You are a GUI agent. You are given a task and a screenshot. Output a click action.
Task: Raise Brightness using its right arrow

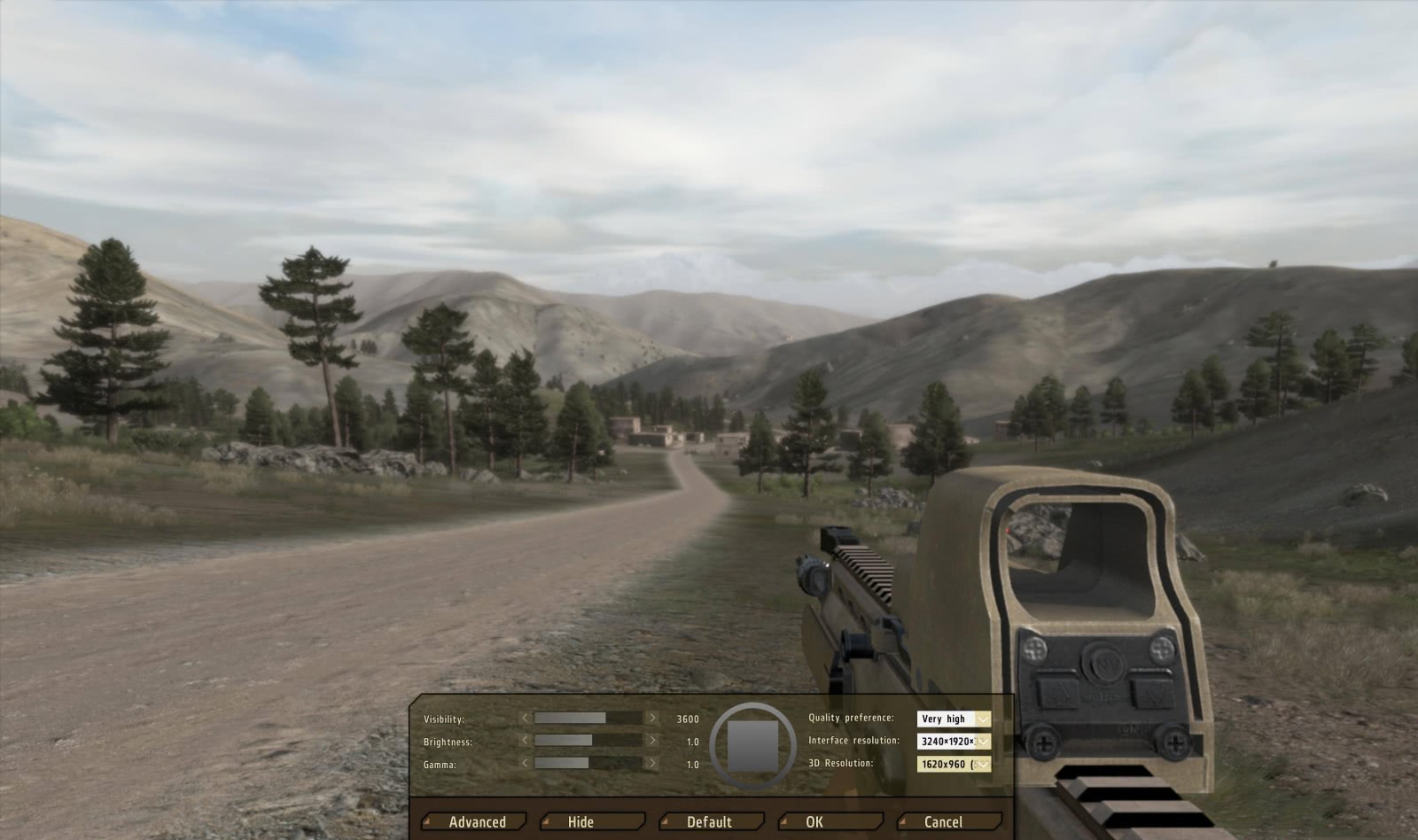coord(653,741)
